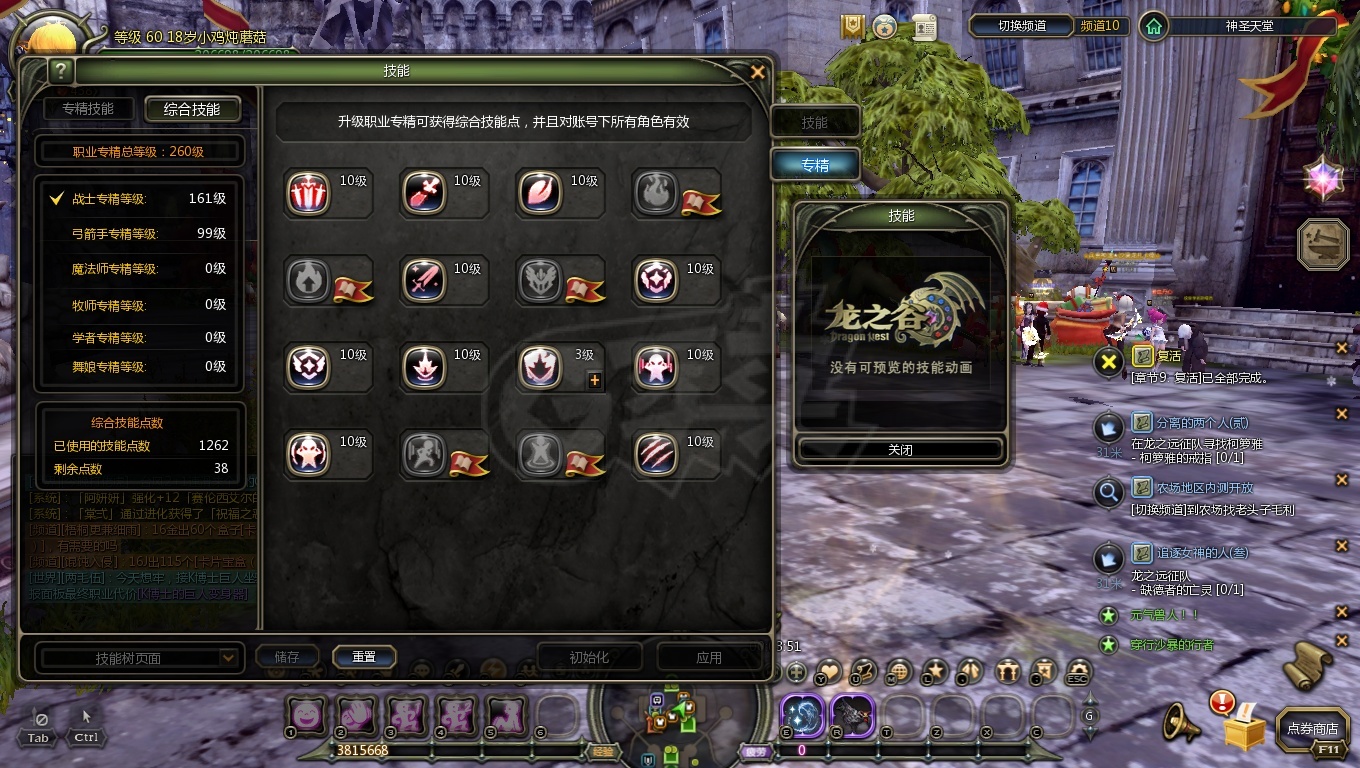Click the 应用 apply button
1360x768 pixels.
pyautogui.click(x=708, y=657)
